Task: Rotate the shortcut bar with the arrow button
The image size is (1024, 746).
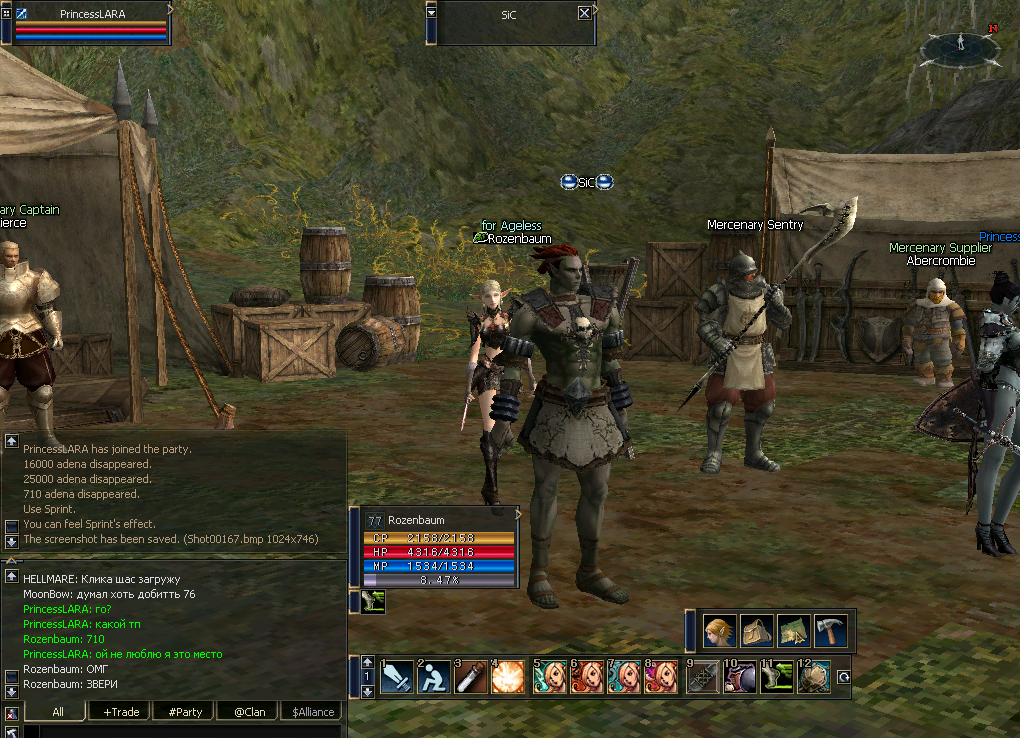Action: pyautogui.click(x=843, y=677)
